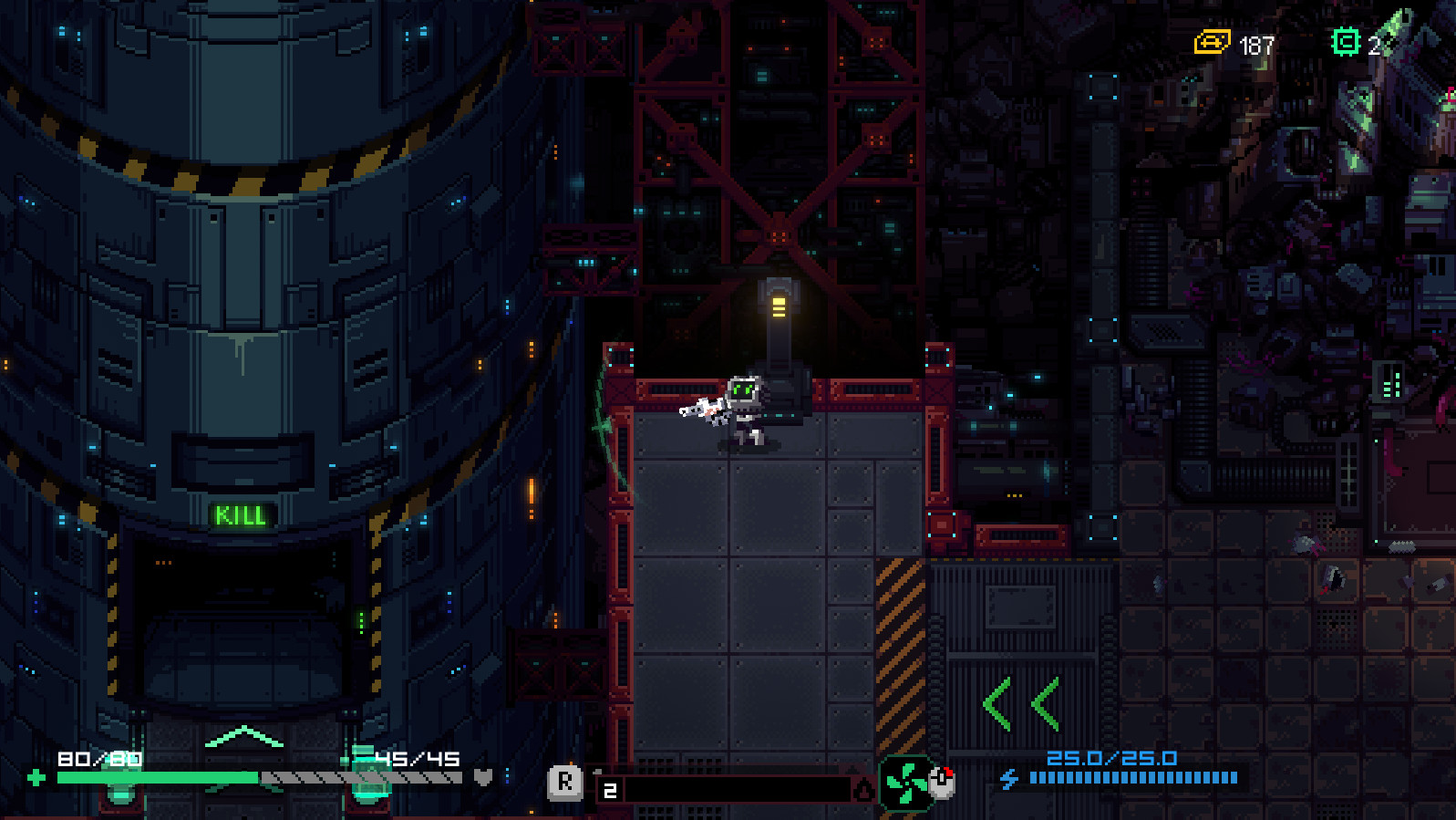1456x820 pixels.
Task: Click the green microchip counter icon
Action: pyautogui.click(x=1346, y=42)
